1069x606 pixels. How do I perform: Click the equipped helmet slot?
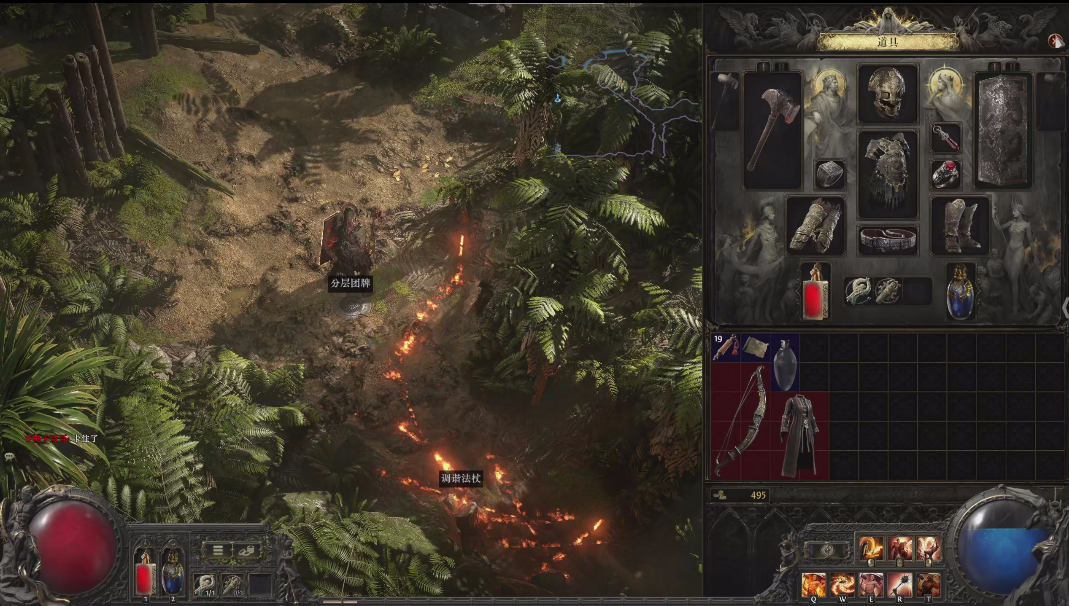pos(886,94)
